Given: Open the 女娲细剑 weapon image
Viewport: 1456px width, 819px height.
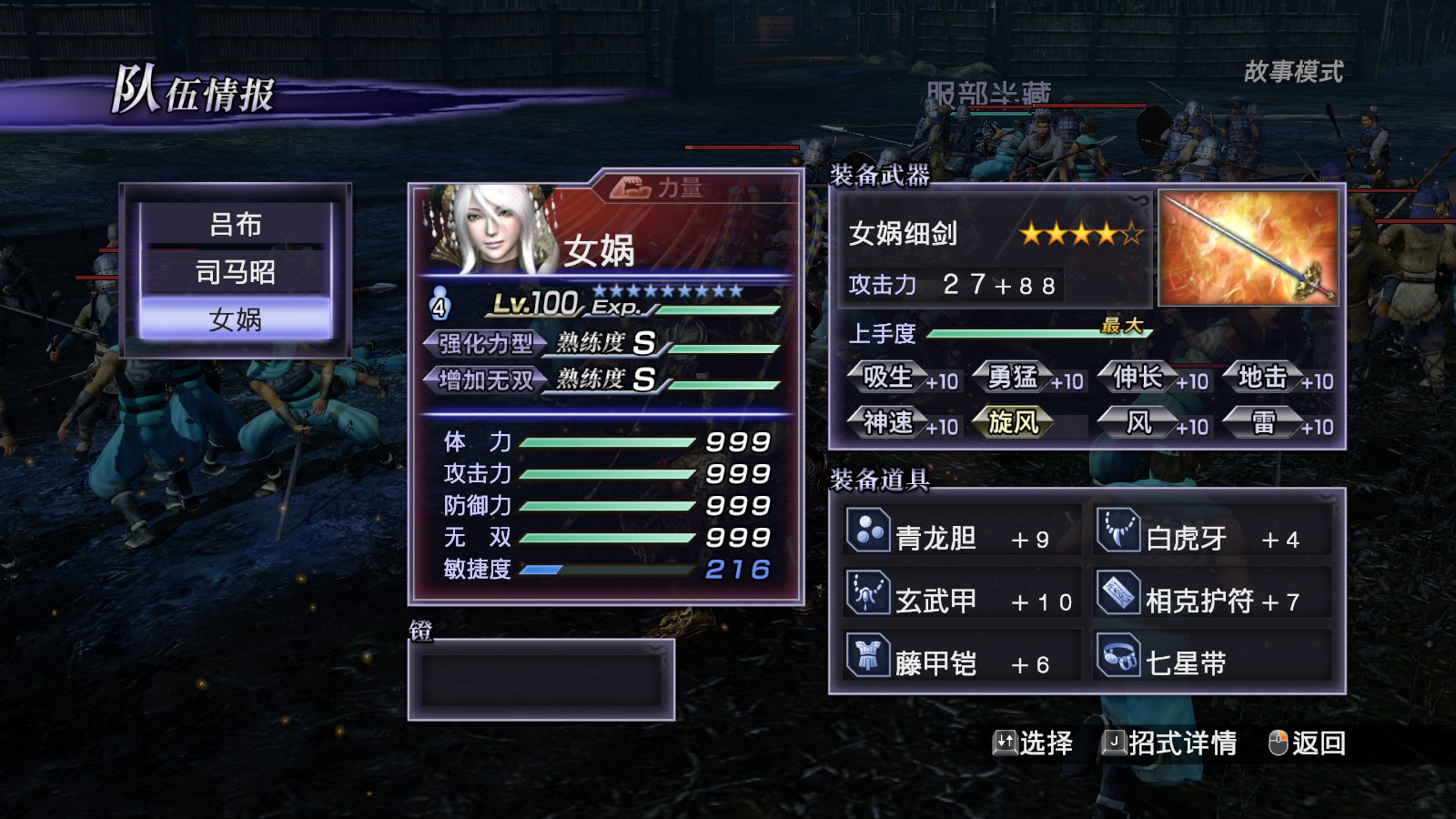Looking at the screenshot, I should (x=1248, y=248).
